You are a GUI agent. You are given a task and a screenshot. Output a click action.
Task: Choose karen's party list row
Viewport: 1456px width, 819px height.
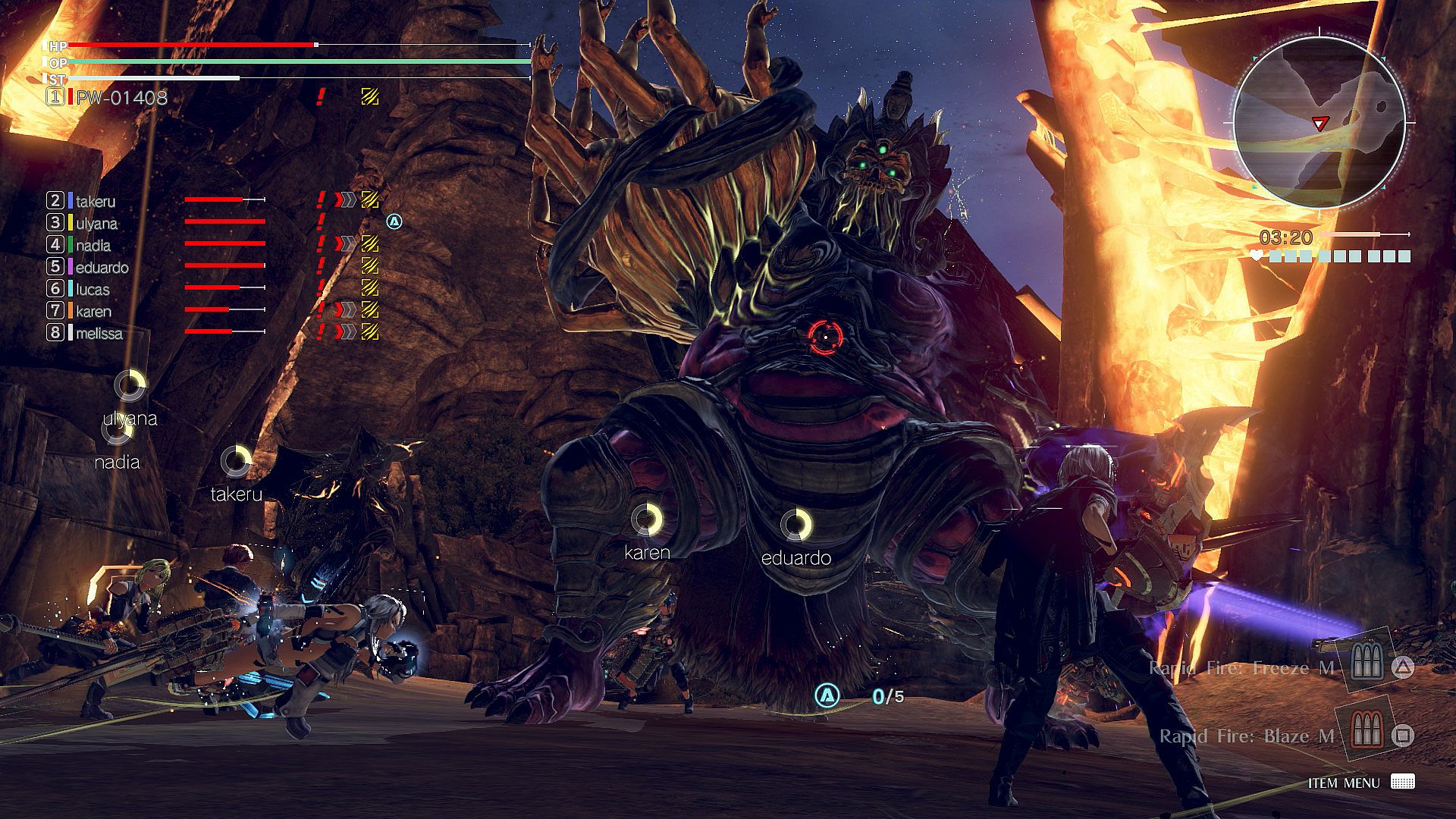93,311
